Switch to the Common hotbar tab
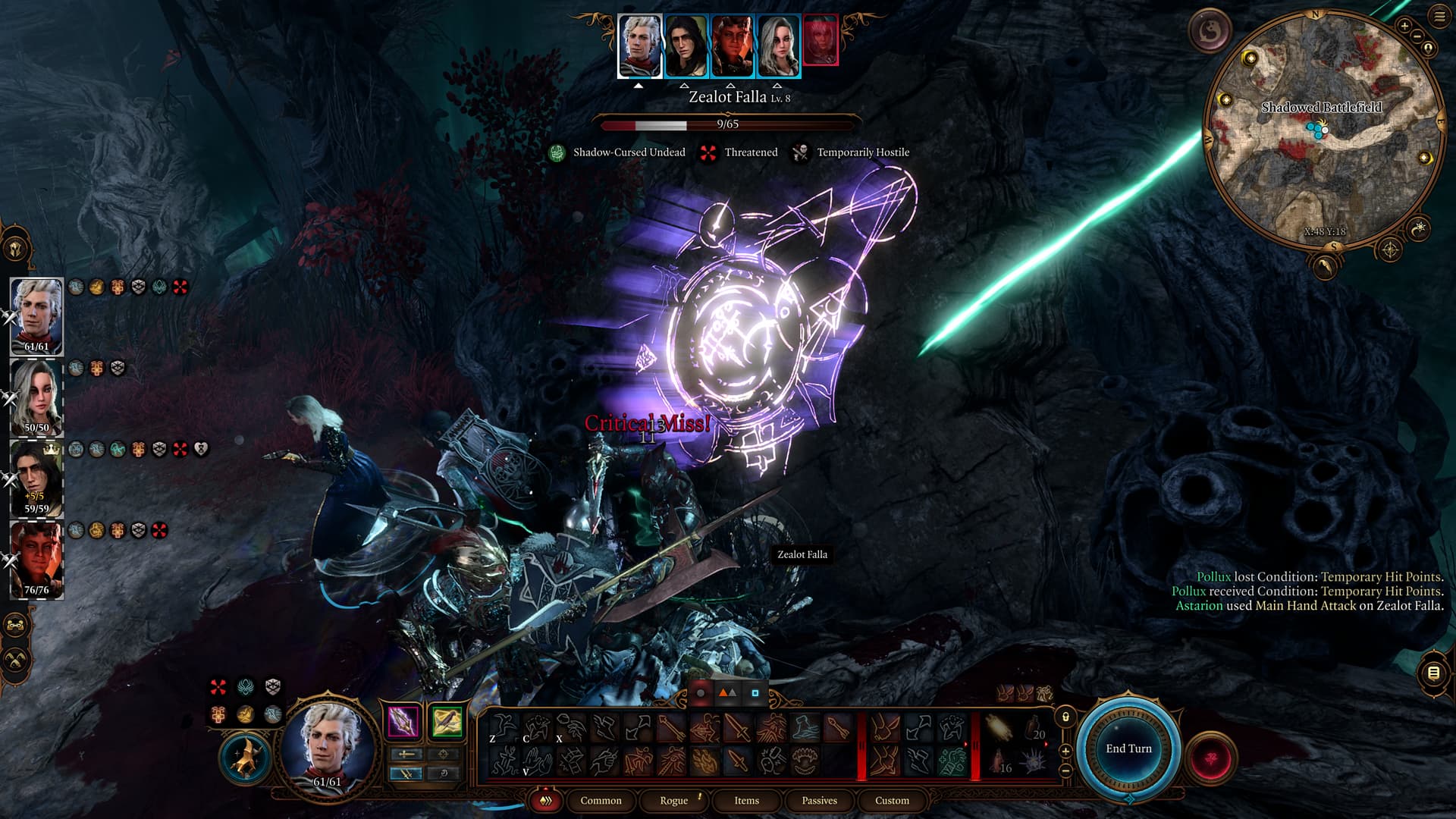Viewport: 1456px width, 819px height. pos(601,801)
